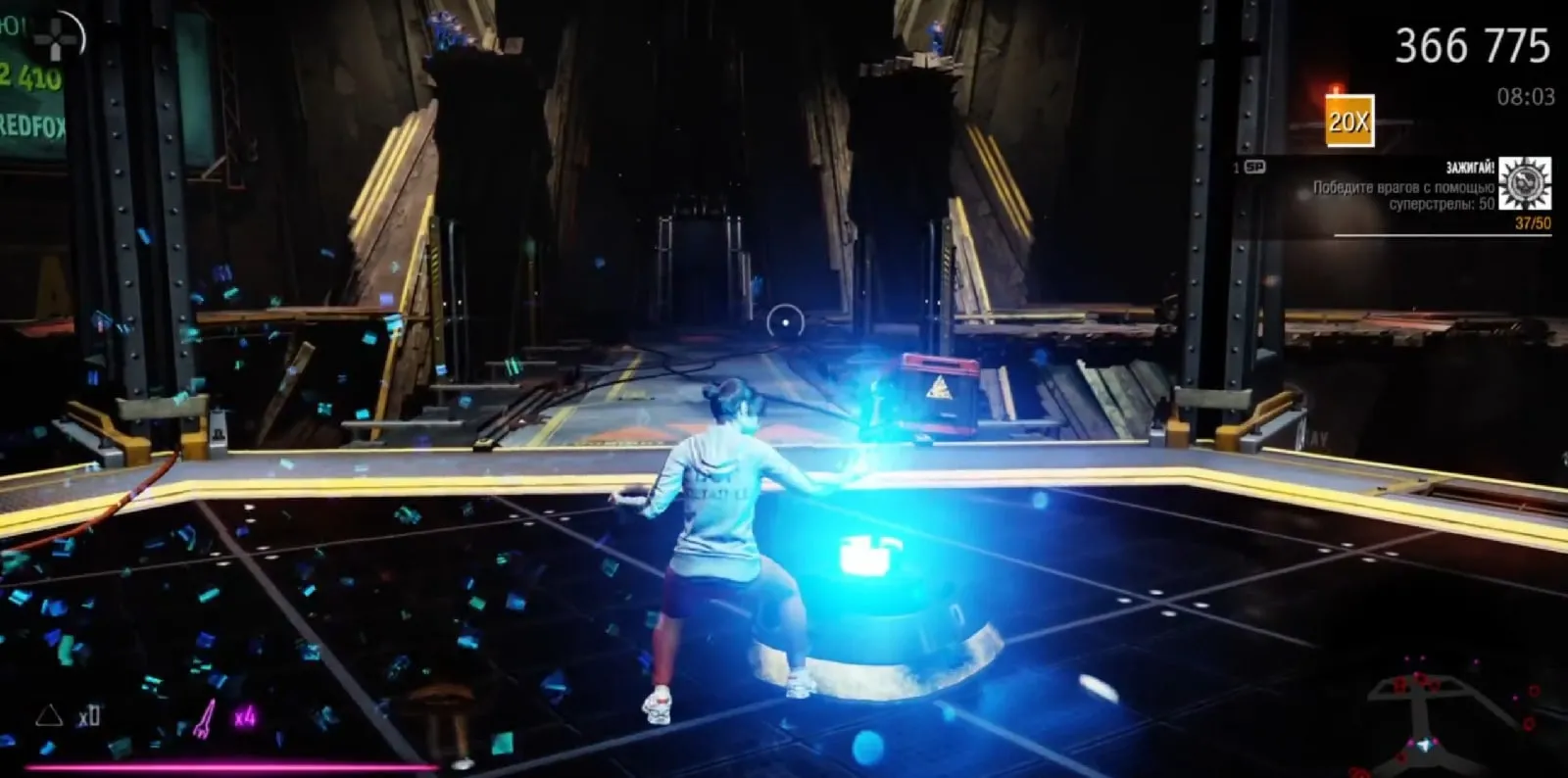Select the pink rocket weapon icon
The width and height of the screenshot is (1568, 778).
pyautogui.click(x=208, y=717)
